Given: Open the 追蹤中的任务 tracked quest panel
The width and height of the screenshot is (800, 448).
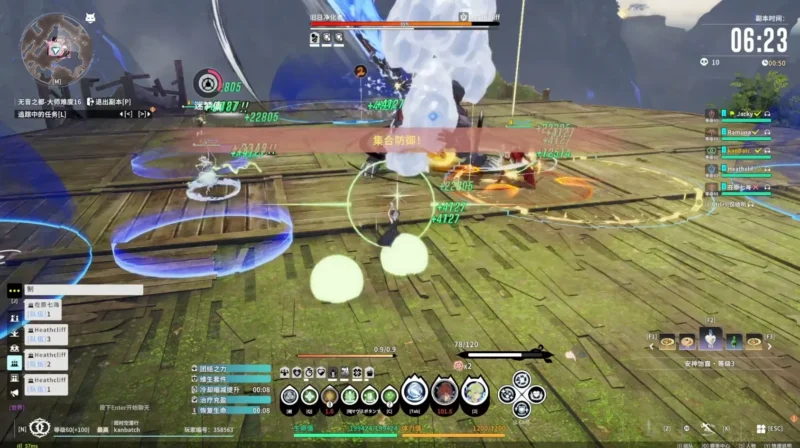Looking at the screenshot, I should click(42, 115).
